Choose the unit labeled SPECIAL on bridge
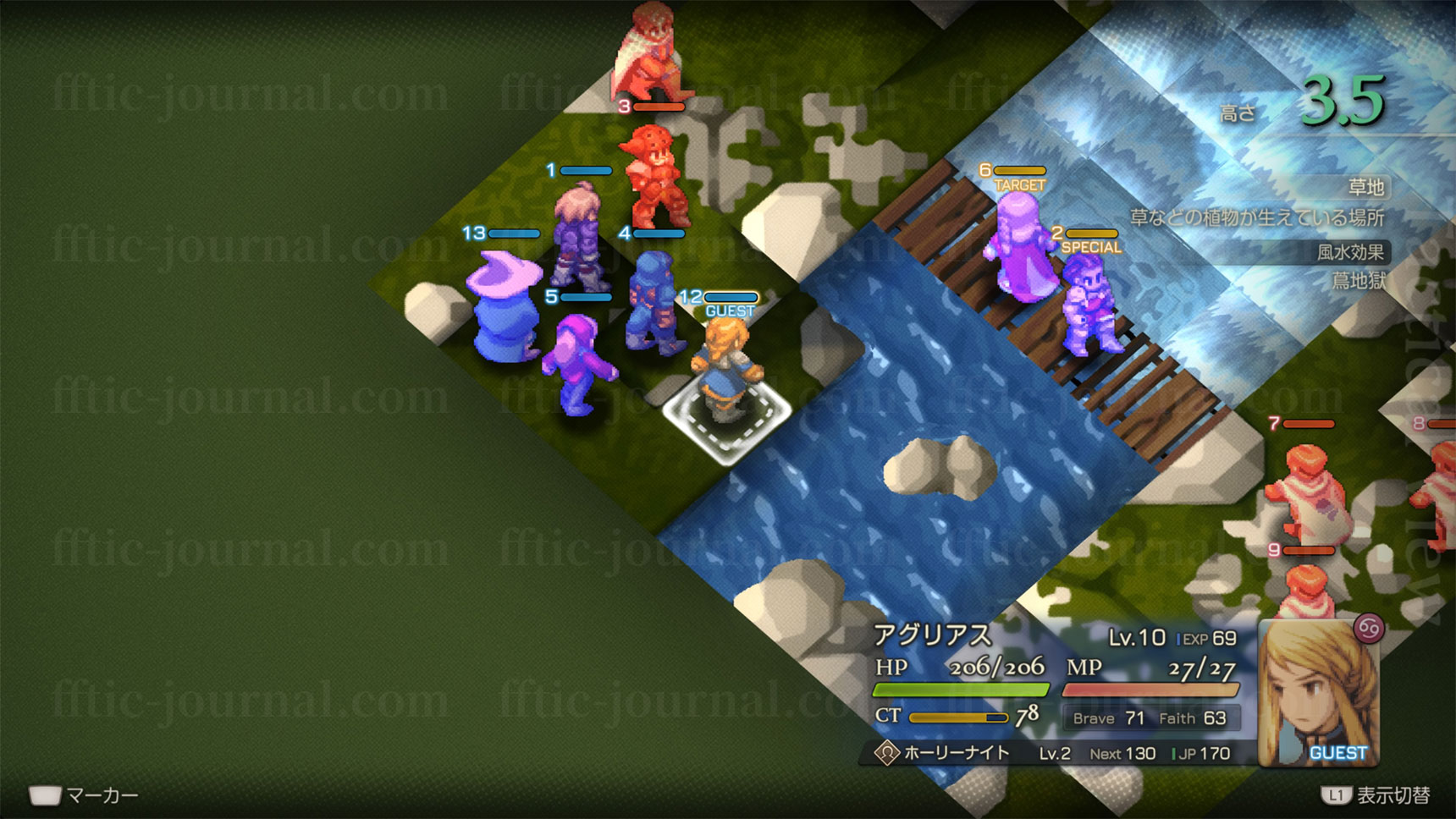The width and height of the screenshot is (1456, 819). point(1092,306)
